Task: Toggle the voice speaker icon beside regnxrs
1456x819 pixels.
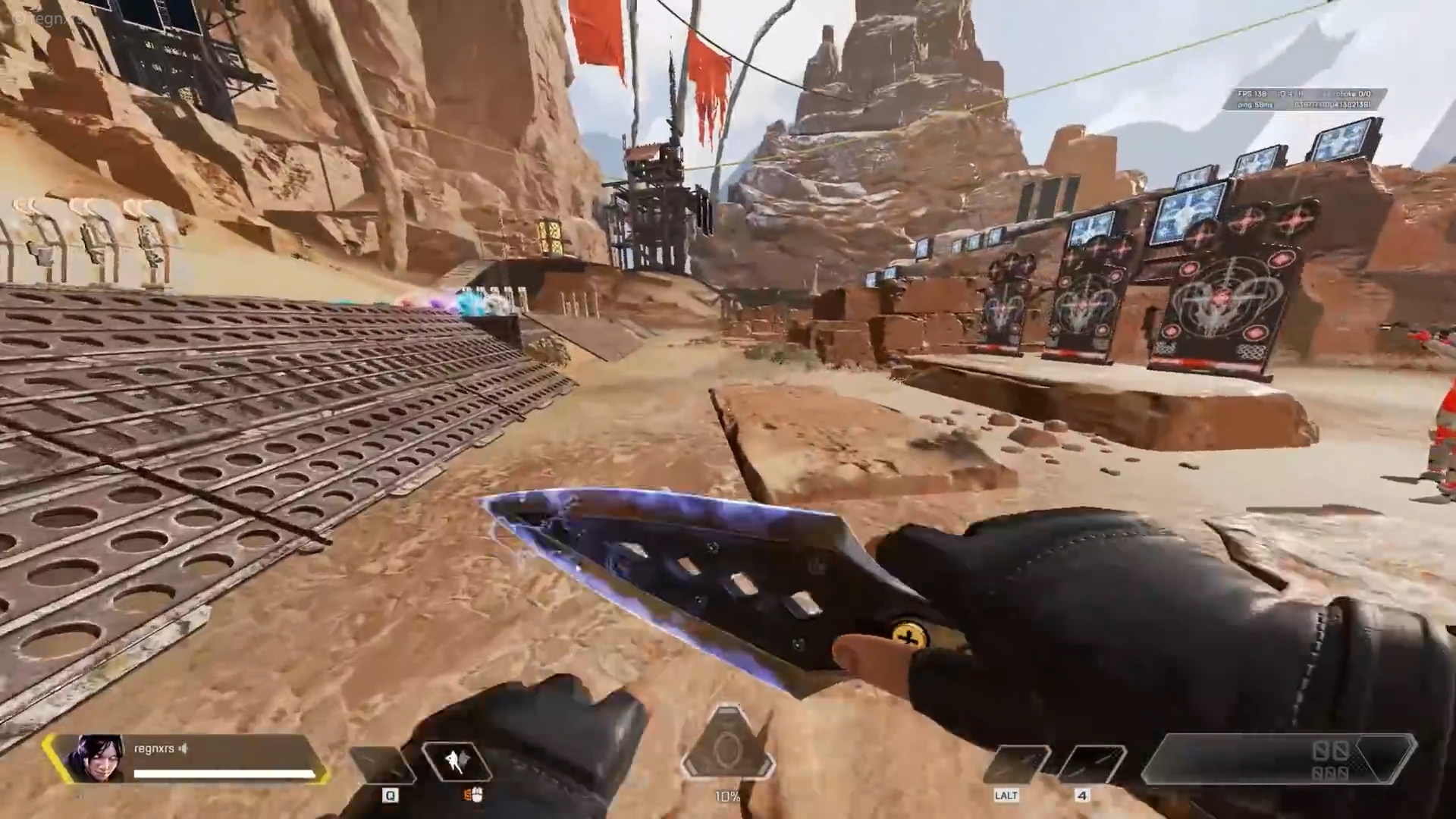Action: (x=183, y=748)
